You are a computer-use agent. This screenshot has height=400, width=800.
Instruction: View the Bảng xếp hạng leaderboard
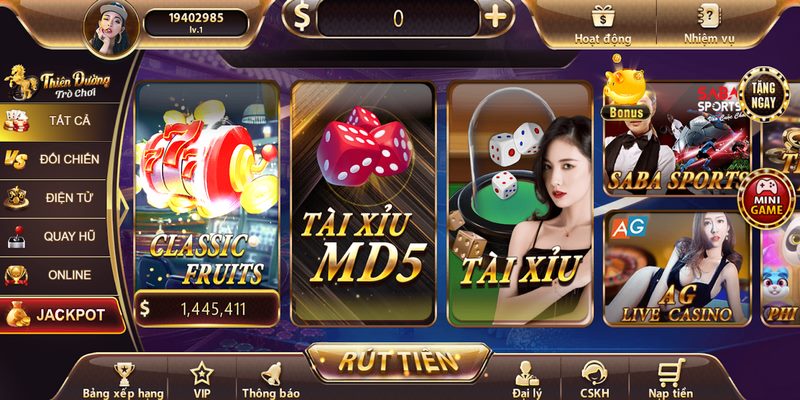coord(123,381)
